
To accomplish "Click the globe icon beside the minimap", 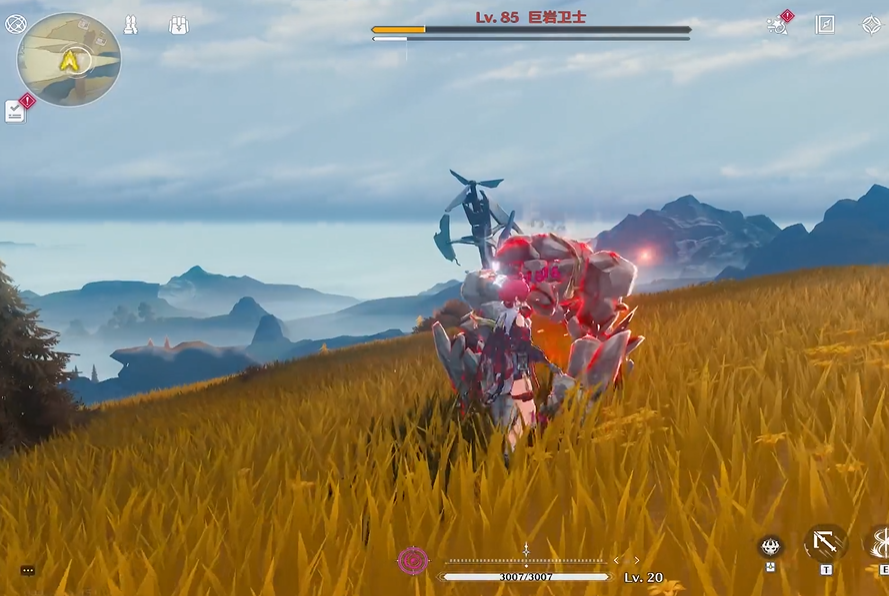I will pos(16,24).
